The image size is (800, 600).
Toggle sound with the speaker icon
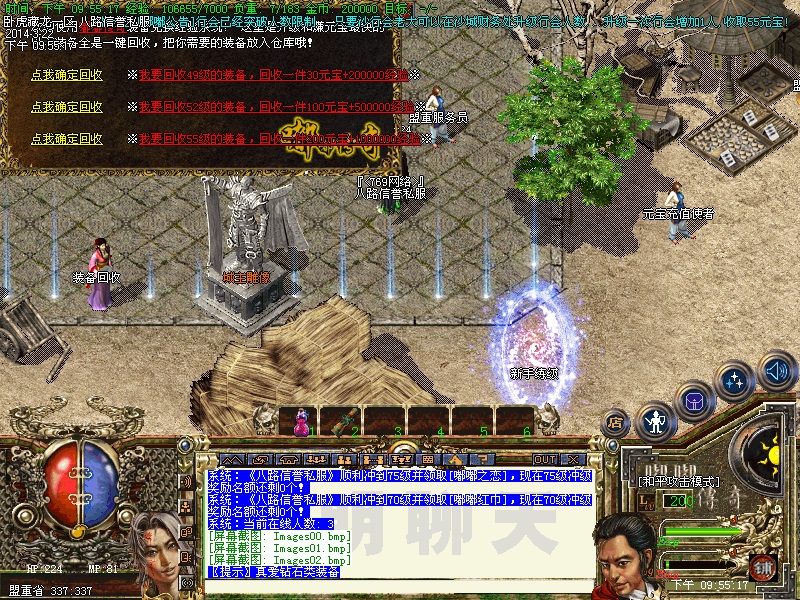pyautogui.click(x=776, y=370)
